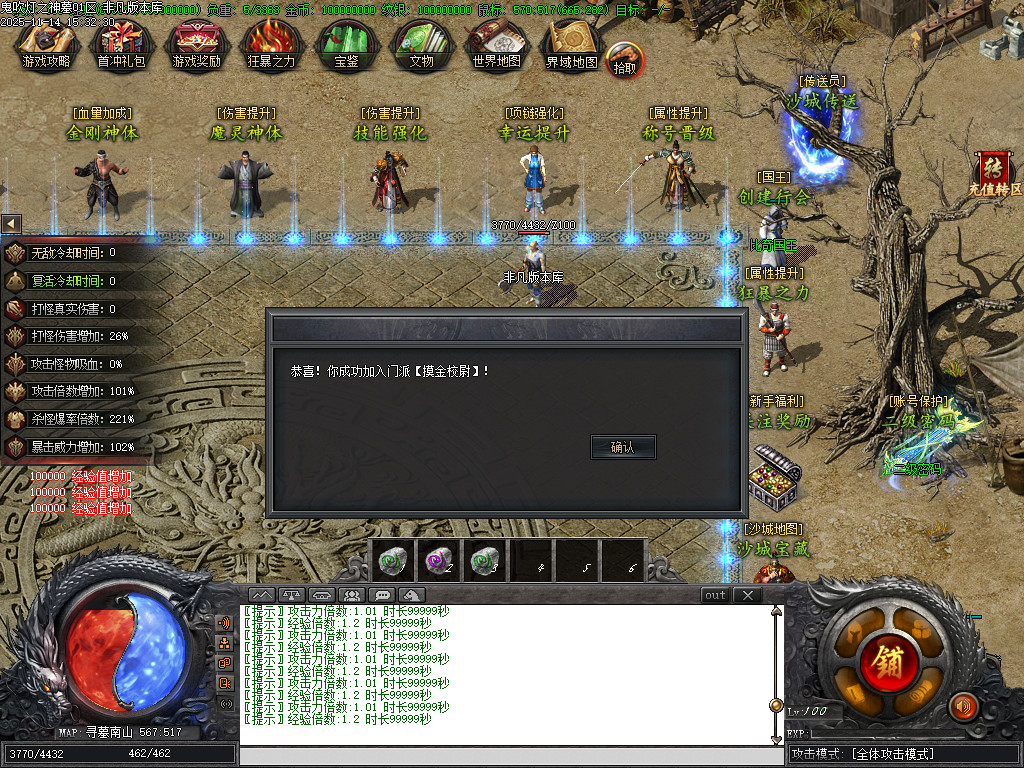1024x768 pixels.
Task: Open the 充值特区 recharge zone icon
Action: 994,172
